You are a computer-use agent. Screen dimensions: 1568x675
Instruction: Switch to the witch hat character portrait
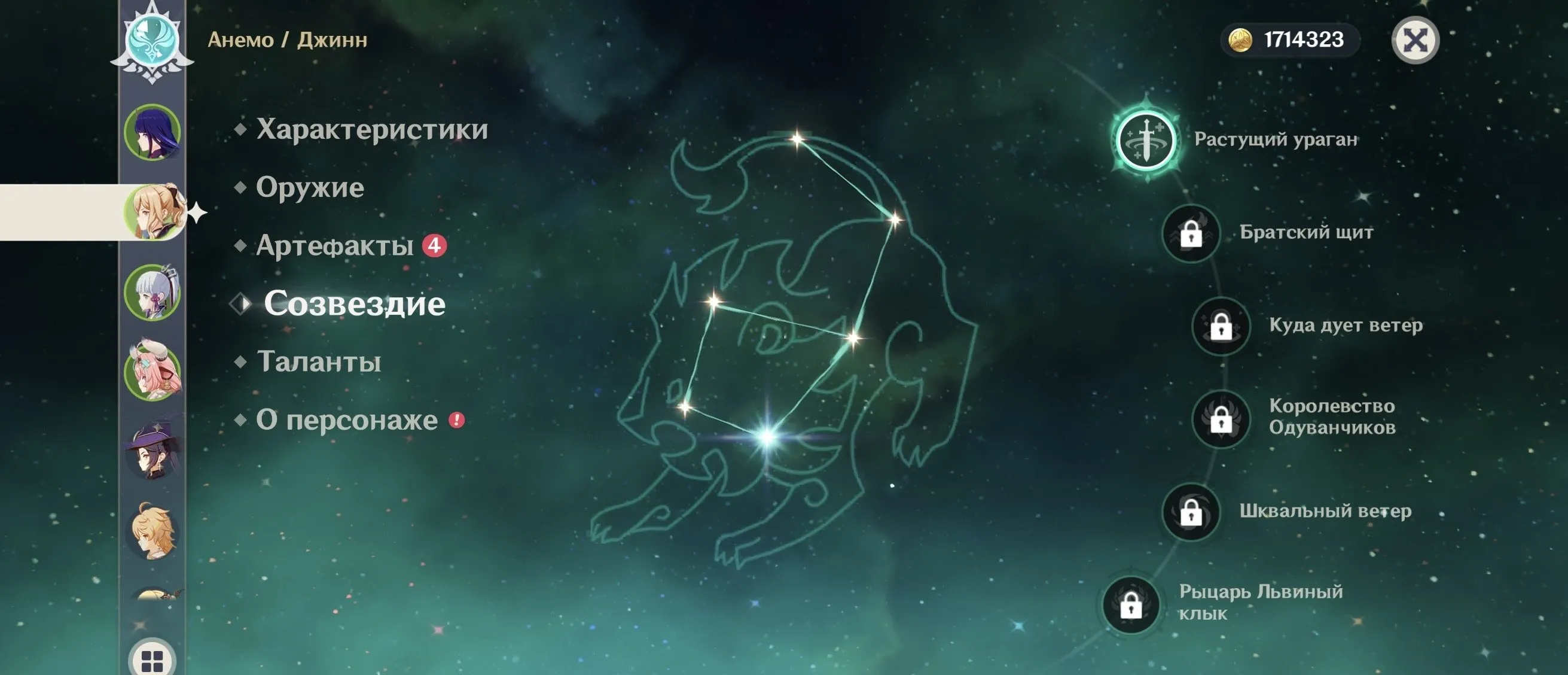coord(152,451)
